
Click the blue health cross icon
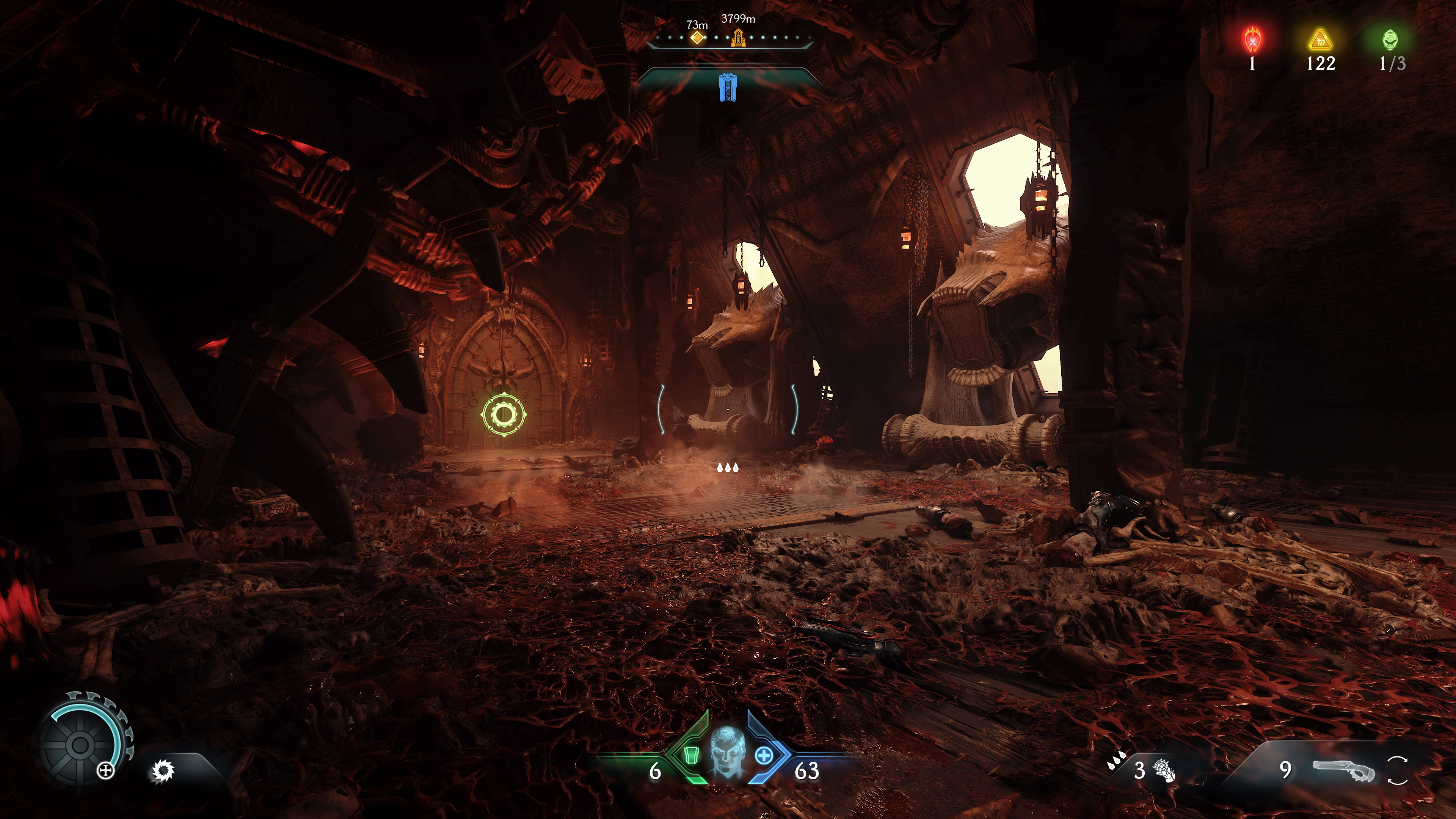[x=764, y=755]
